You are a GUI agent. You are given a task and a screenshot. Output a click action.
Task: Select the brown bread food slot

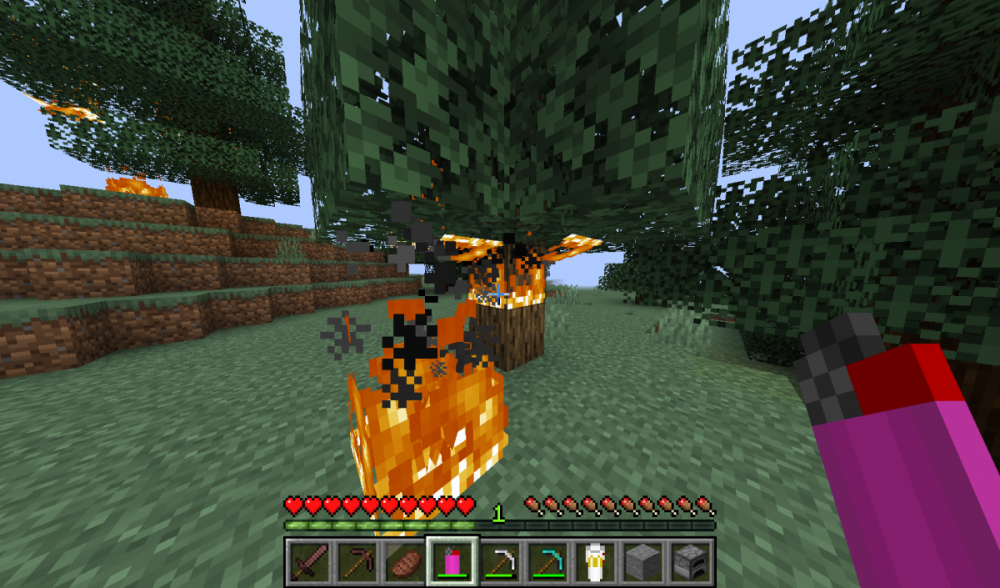pos(403,561)
